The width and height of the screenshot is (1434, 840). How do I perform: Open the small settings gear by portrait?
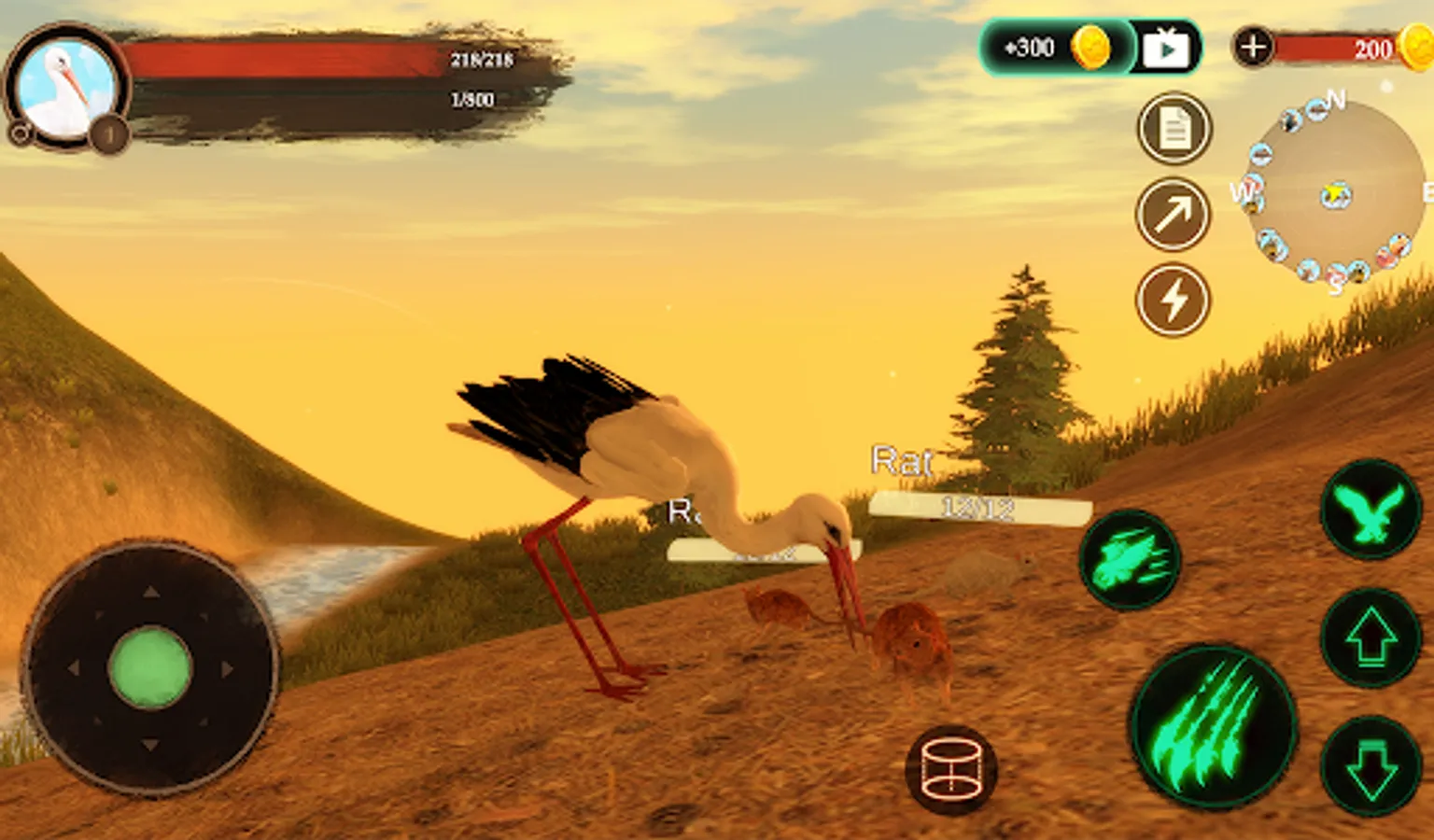click(20, 133)
